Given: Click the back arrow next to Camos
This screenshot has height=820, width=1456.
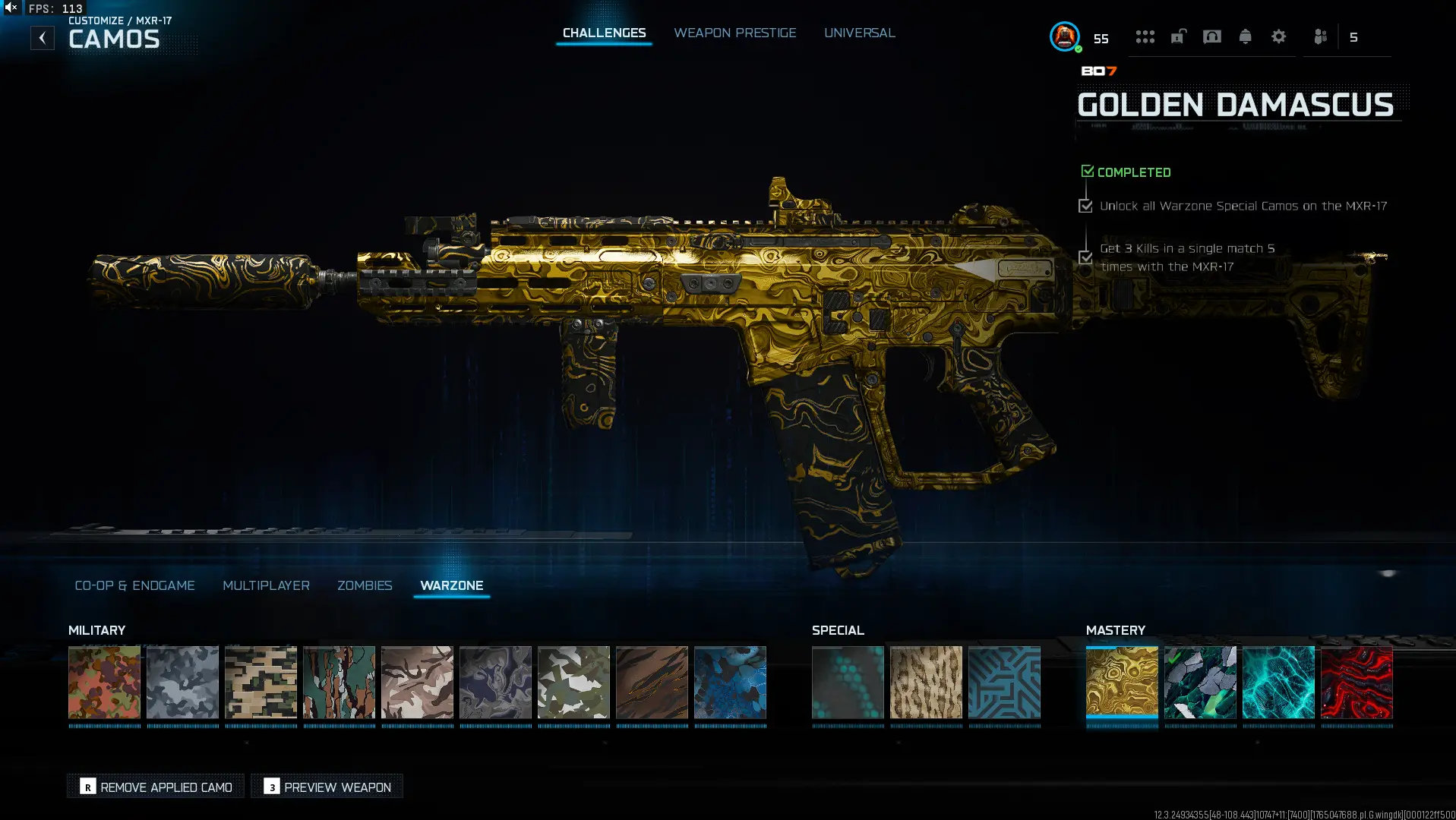Looking at the screenshot, I should 43,36.
